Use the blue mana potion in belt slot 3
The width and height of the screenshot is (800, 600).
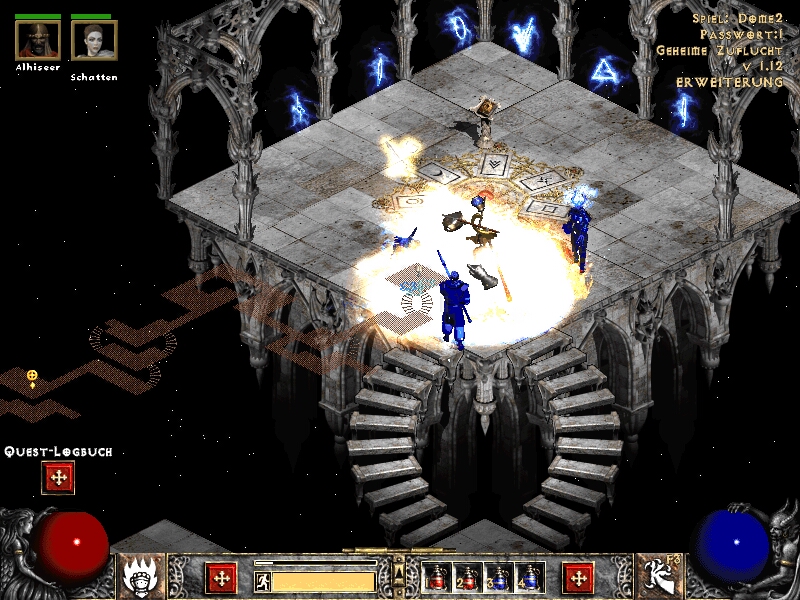tap(499, 578)
